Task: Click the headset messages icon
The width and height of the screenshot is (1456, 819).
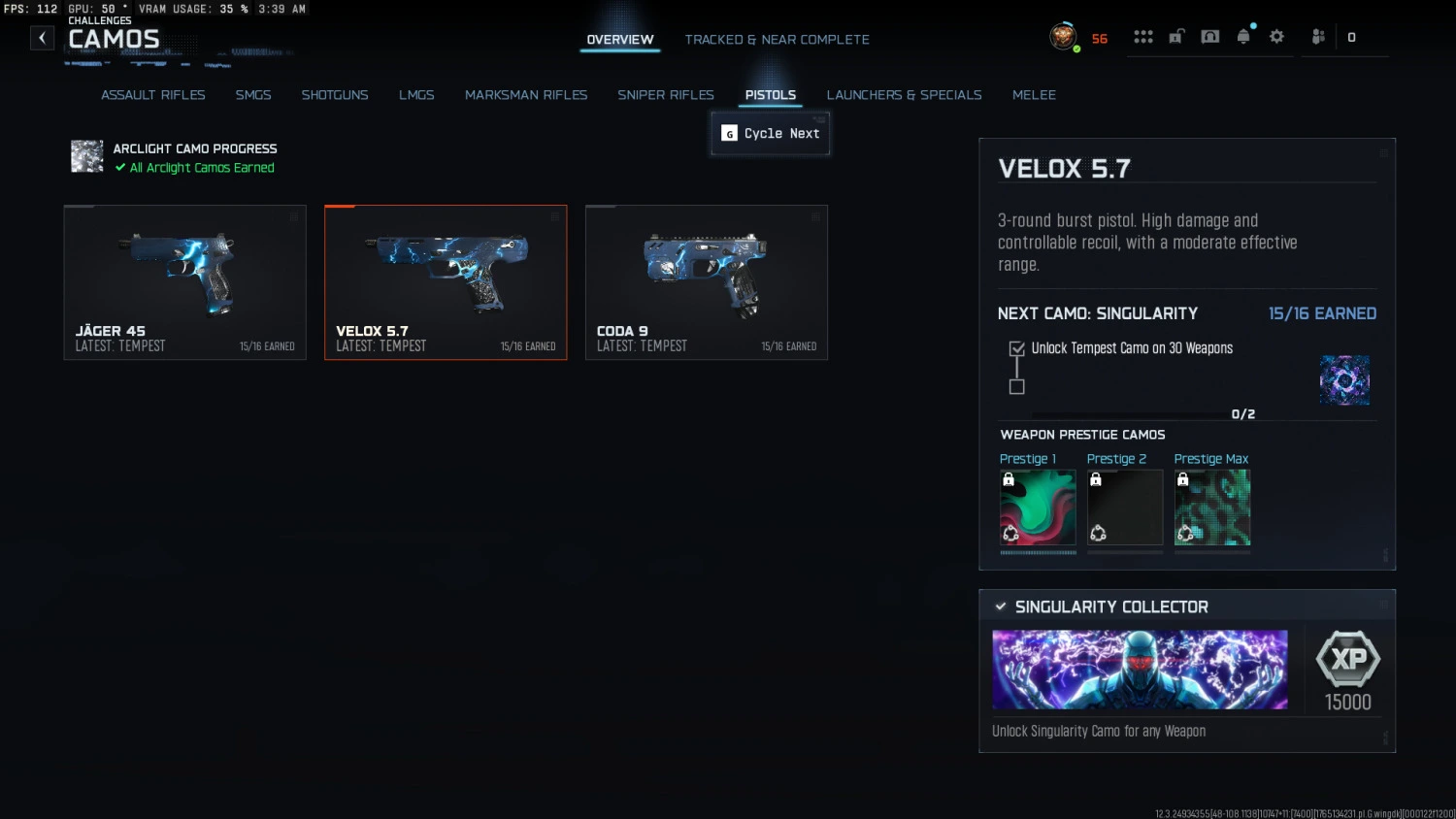Action: 1209,37
